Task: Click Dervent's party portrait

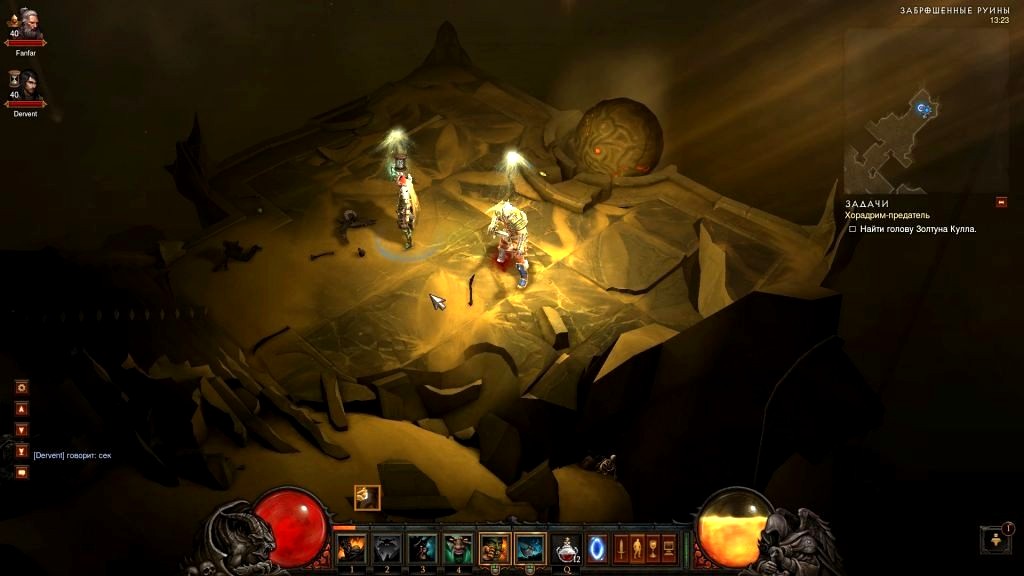Action: click(26, 88)
